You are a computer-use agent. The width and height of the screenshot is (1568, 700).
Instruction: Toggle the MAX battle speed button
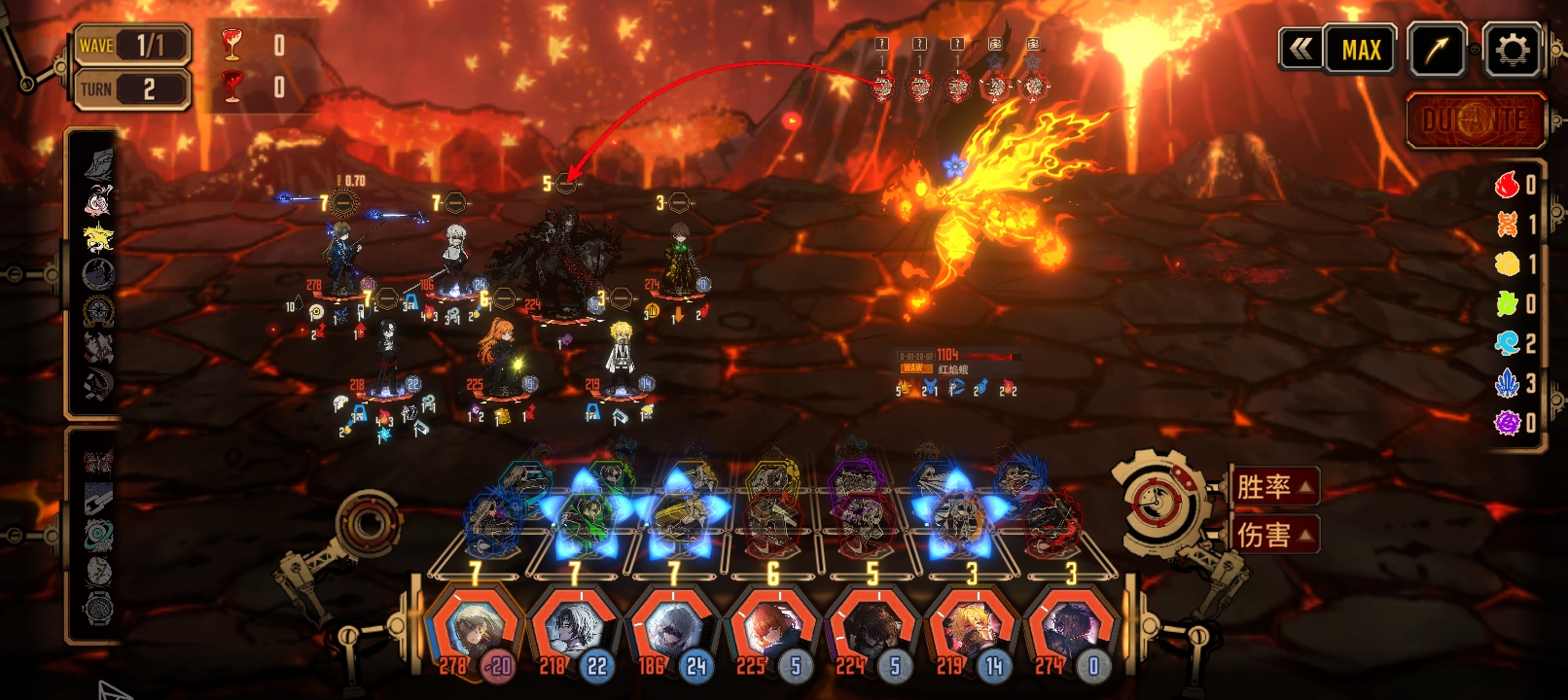point(1361,50)
